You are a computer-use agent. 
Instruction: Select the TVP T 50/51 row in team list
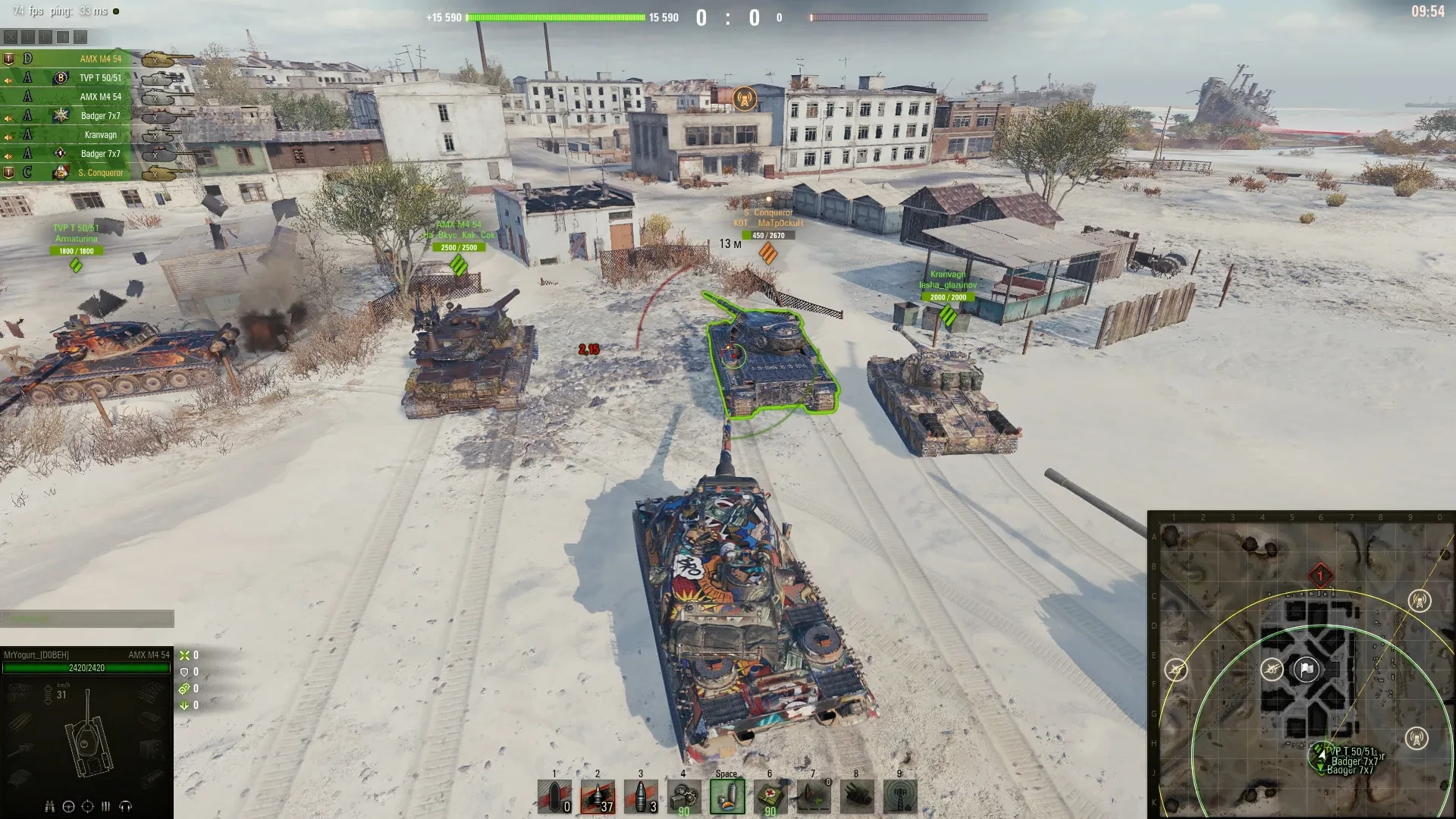(x=100, y=78)
